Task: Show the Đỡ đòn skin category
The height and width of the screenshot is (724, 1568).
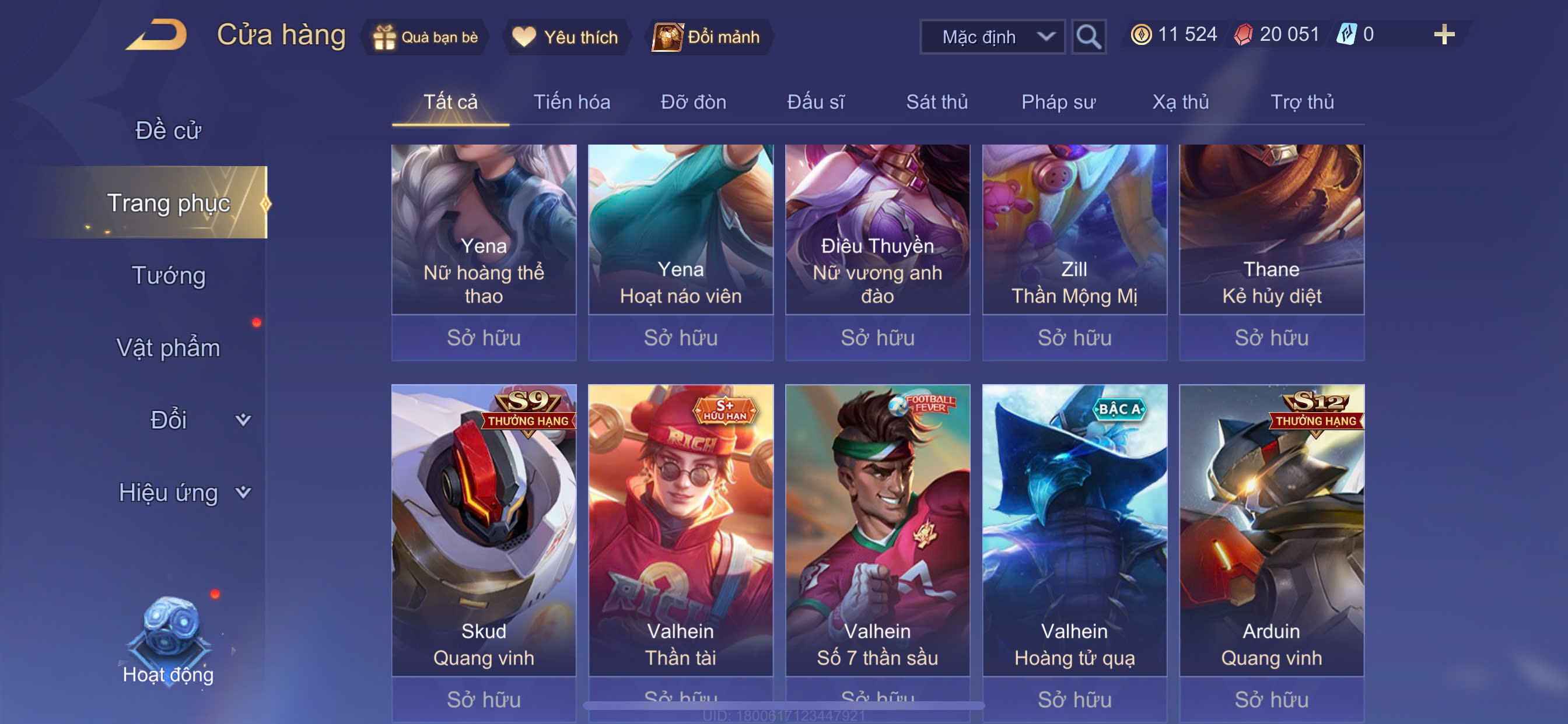Action: pos(694,102)
